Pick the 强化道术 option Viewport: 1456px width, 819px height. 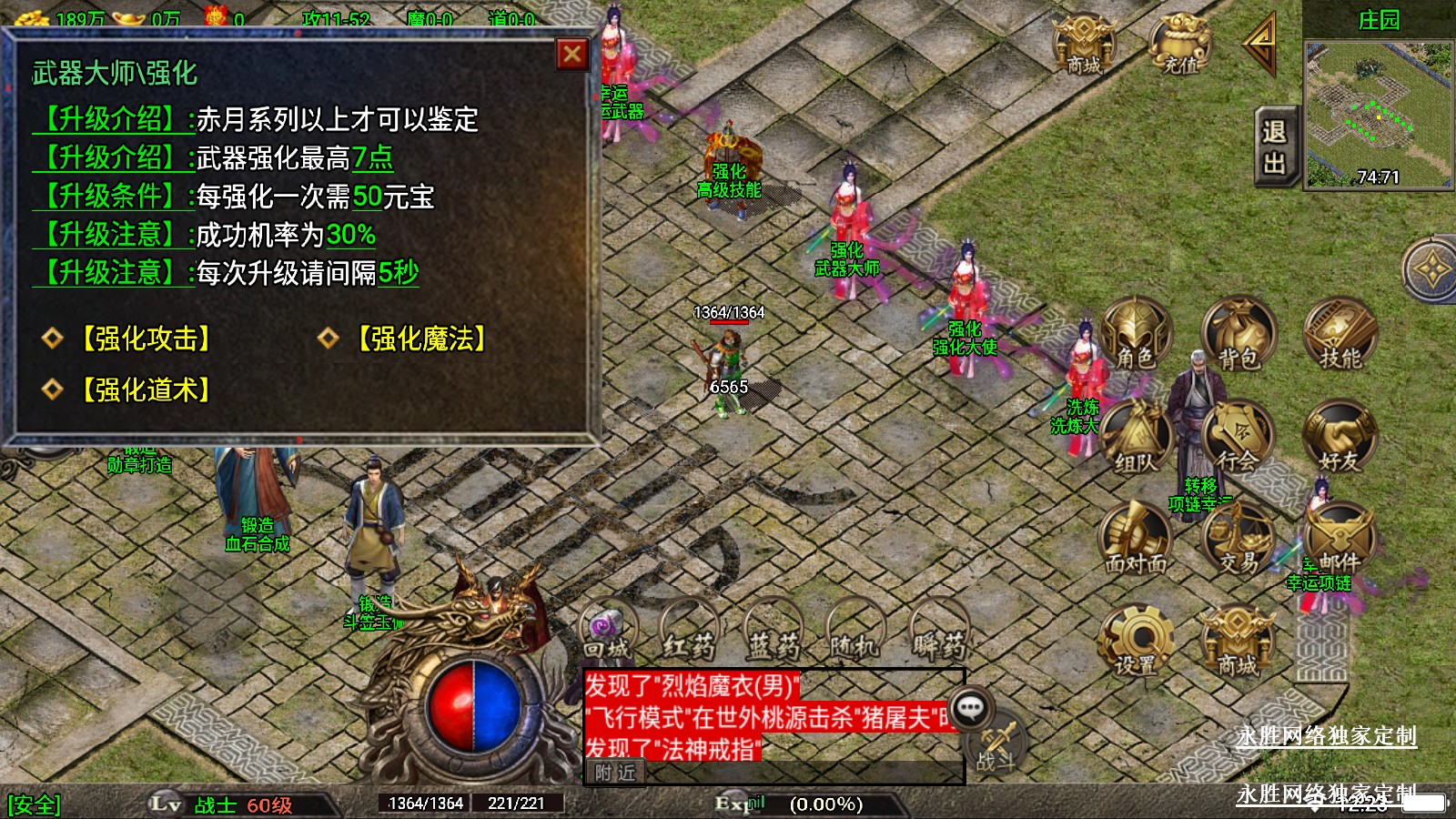tap(146, 389)
